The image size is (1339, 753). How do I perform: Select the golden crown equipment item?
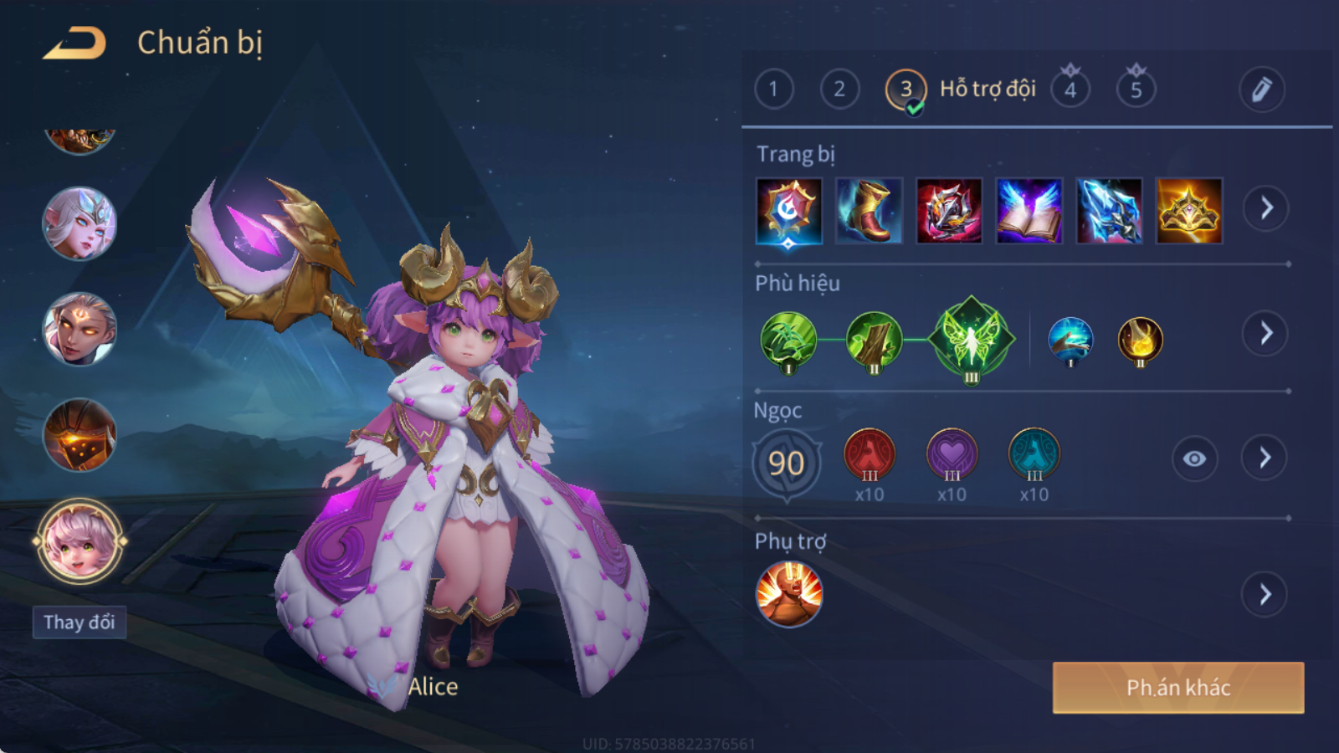tap(1189, 211)
